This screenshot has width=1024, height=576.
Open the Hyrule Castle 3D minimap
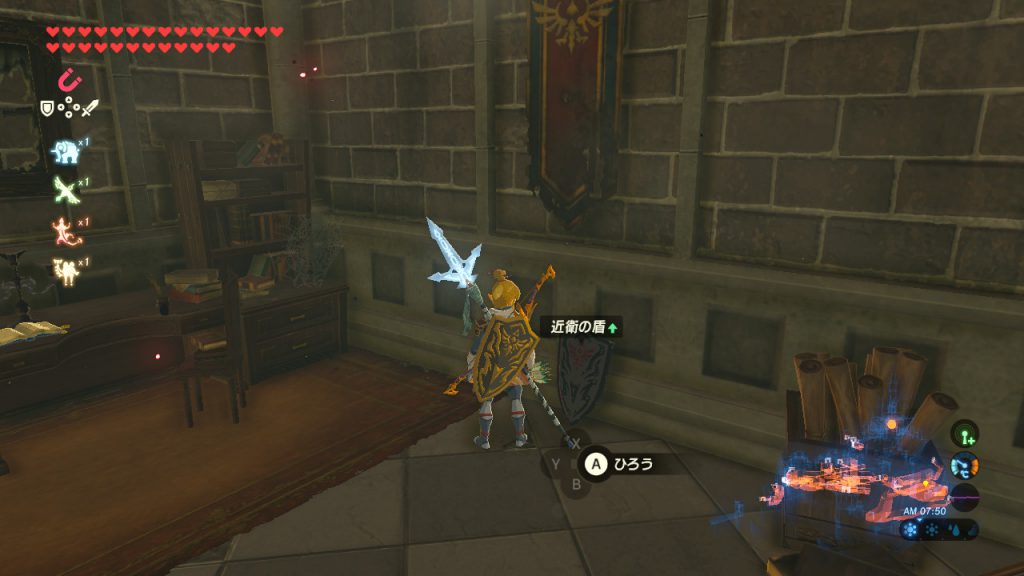[x=850, y=475]
